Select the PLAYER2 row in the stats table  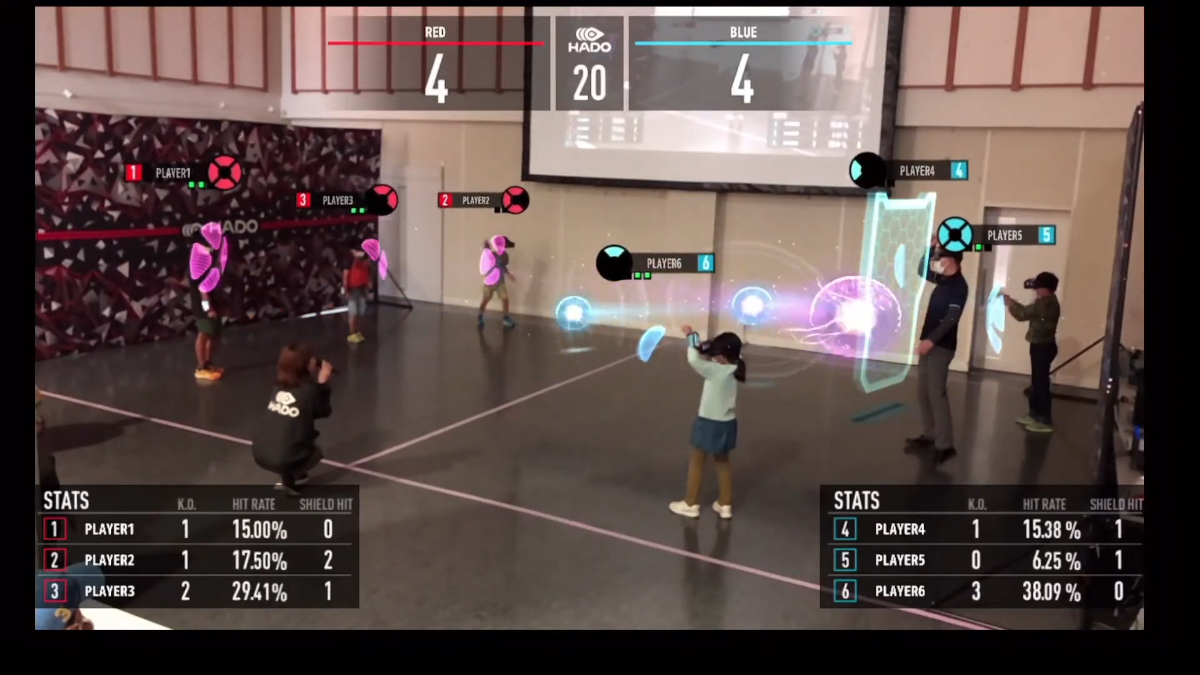tap(197, 560)
